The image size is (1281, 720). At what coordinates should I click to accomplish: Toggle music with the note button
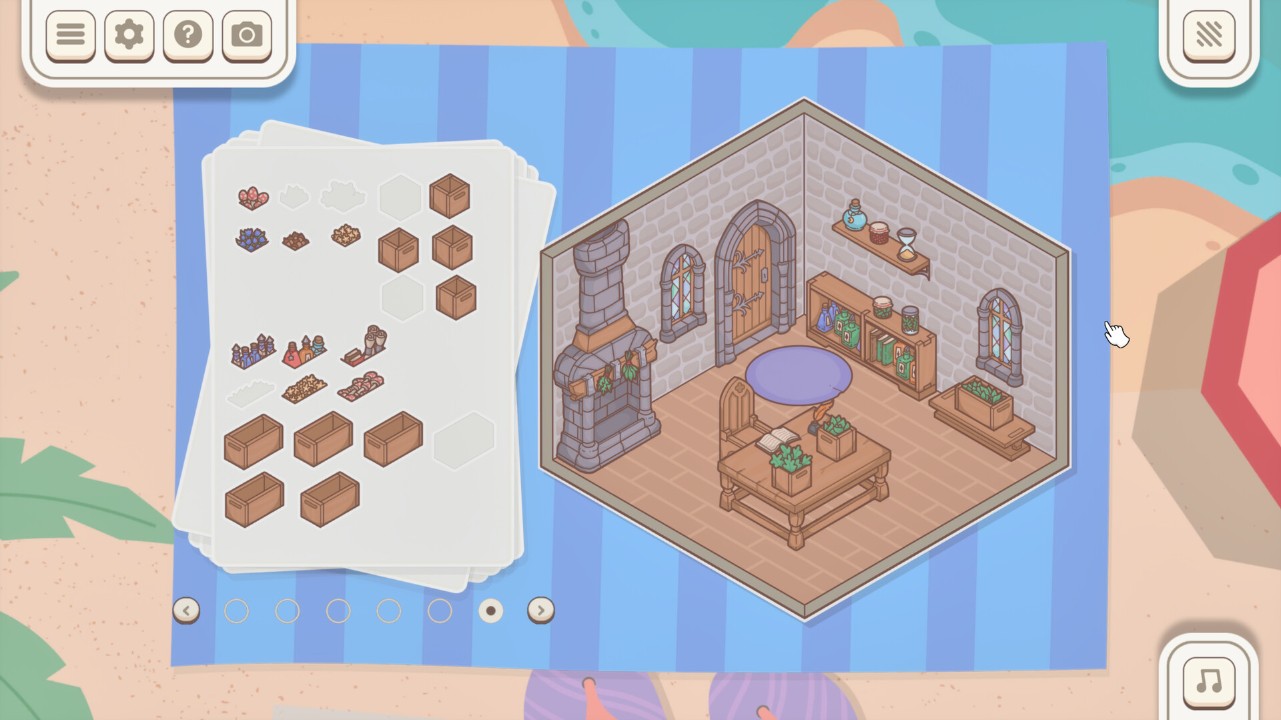[1209, 682]
